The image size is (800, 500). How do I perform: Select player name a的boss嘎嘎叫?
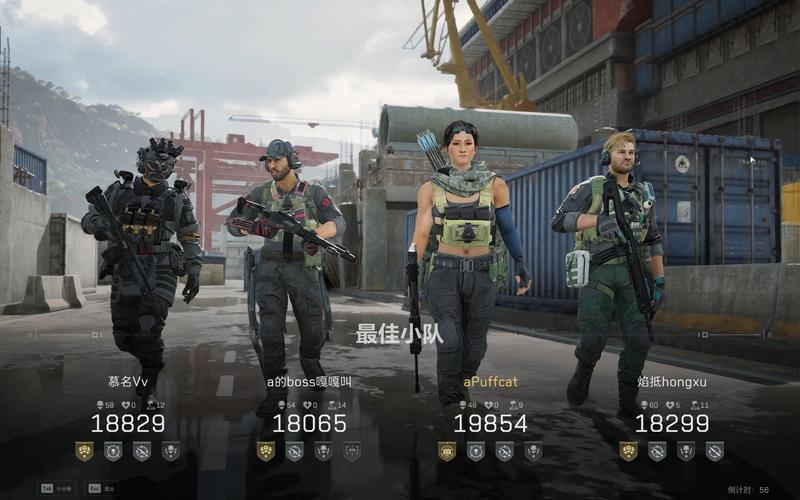pos(309,381)
